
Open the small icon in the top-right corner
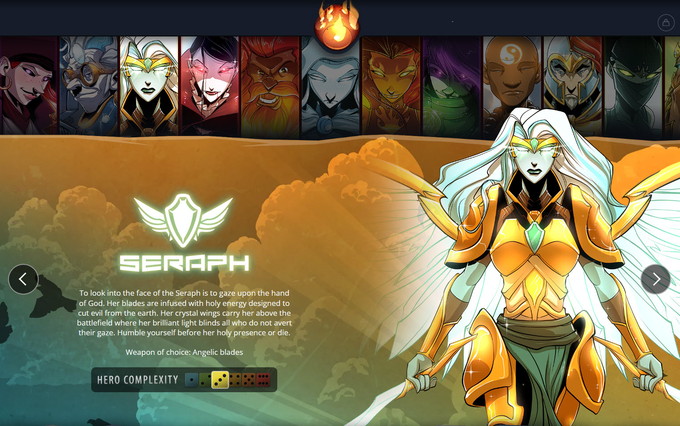coord(666,22)
